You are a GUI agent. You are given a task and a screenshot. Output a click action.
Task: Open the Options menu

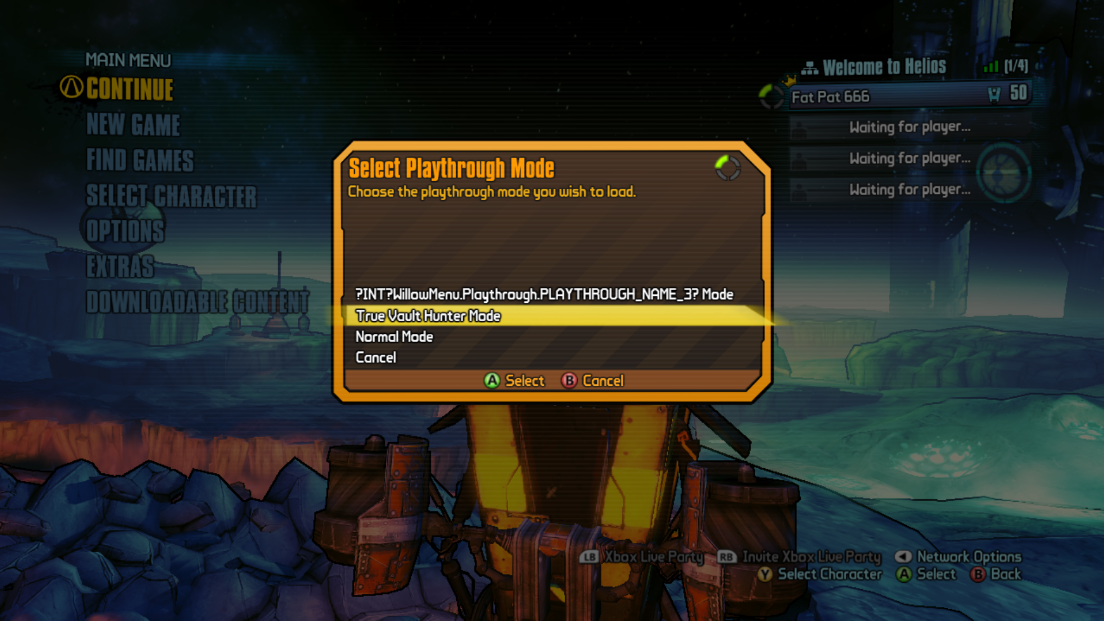(x=125, y=231)
